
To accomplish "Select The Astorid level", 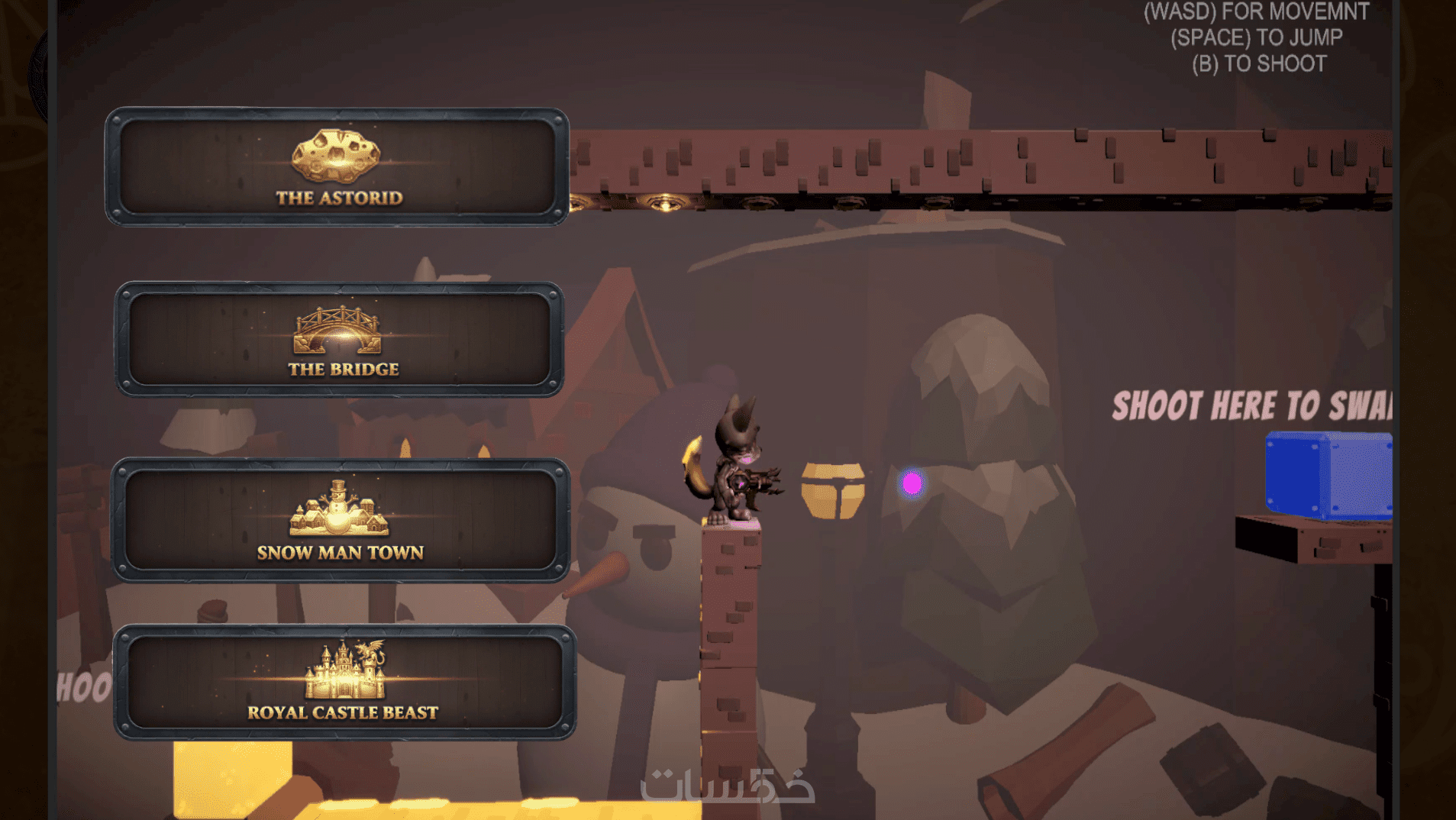I will pyautogui.click(x=337, y=167).
